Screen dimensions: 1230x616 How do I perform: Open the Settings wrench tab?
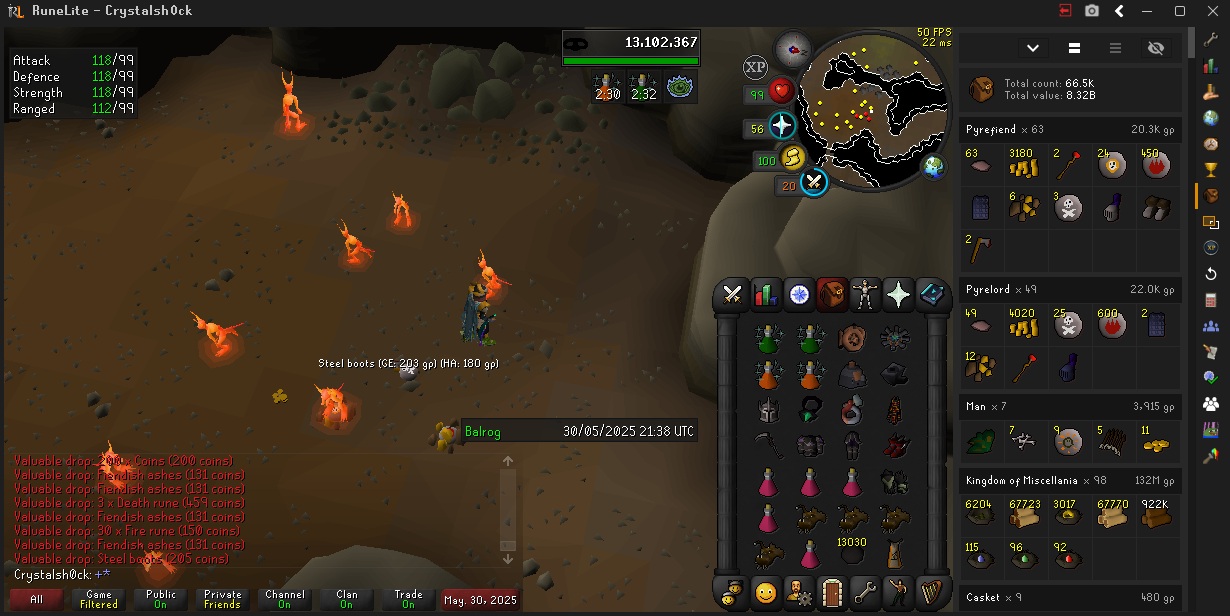[x=865, y=592]
